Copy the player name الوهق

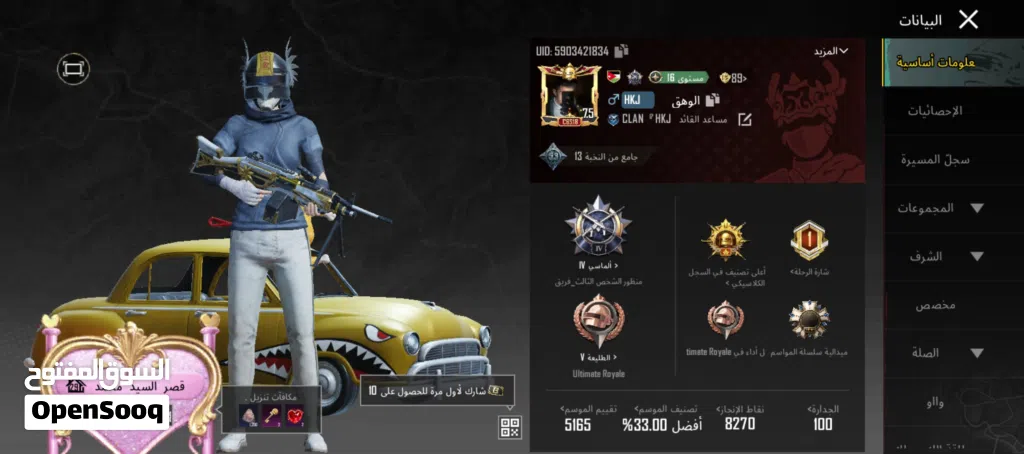pos(712,100)
